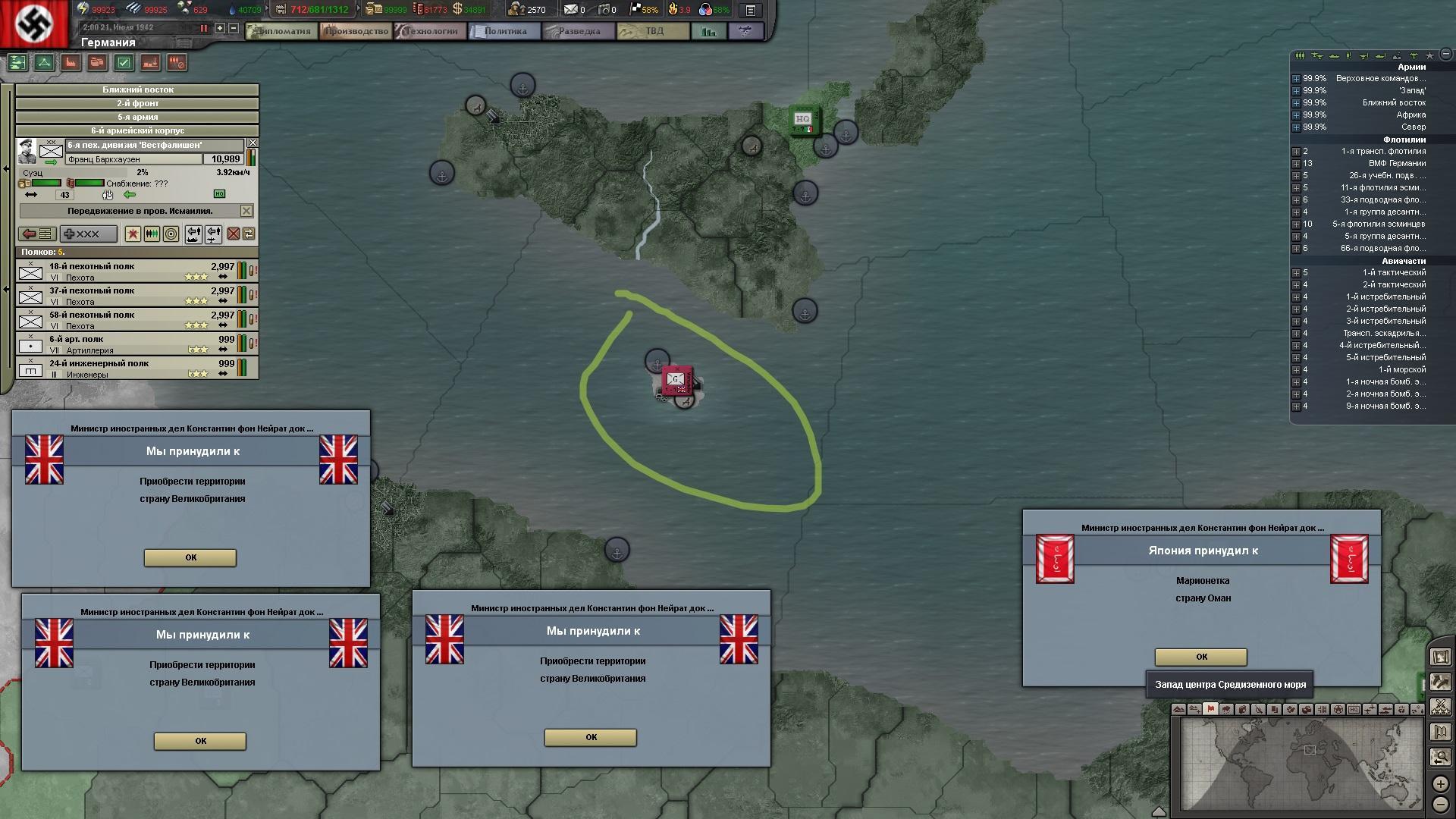
Task: Confirm OK on the Japan–Oman puppet message
Action: (1200, 657)
